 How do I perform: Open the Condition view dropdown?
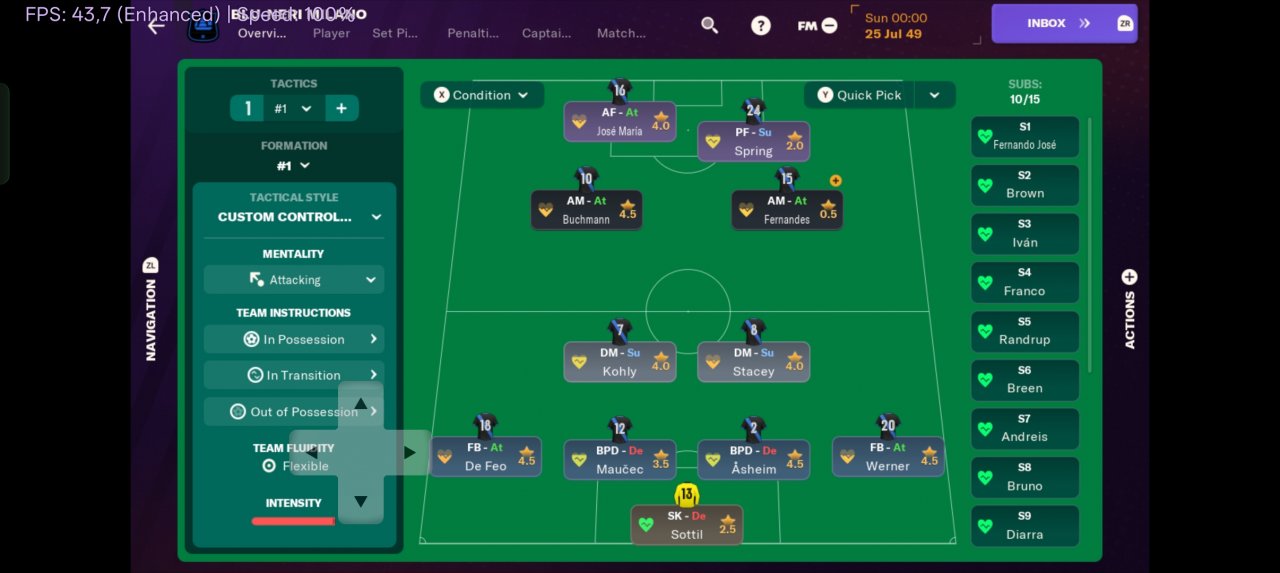point(482,95)
